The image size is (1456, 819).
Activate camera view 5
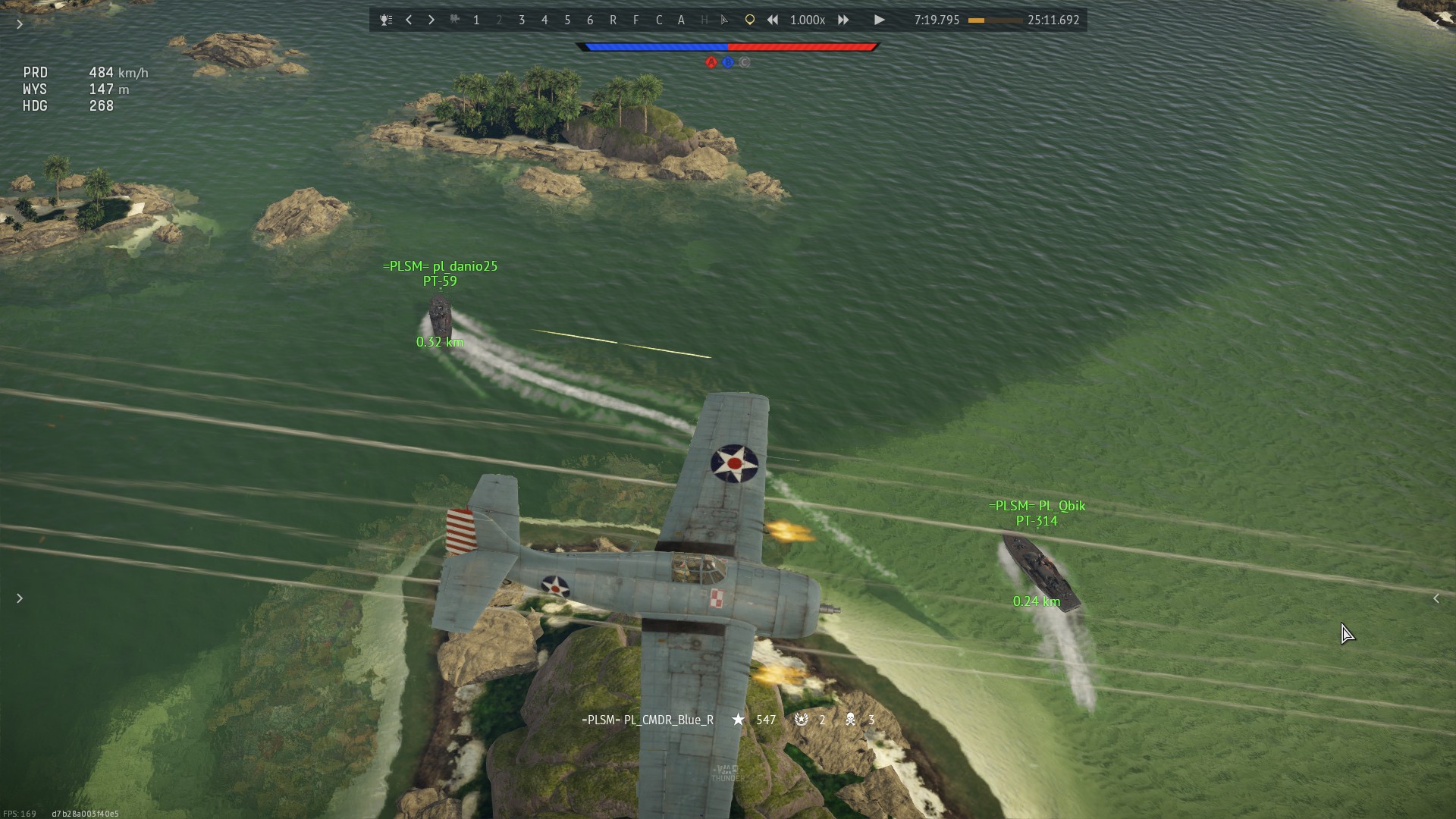(x=567, y=20)
